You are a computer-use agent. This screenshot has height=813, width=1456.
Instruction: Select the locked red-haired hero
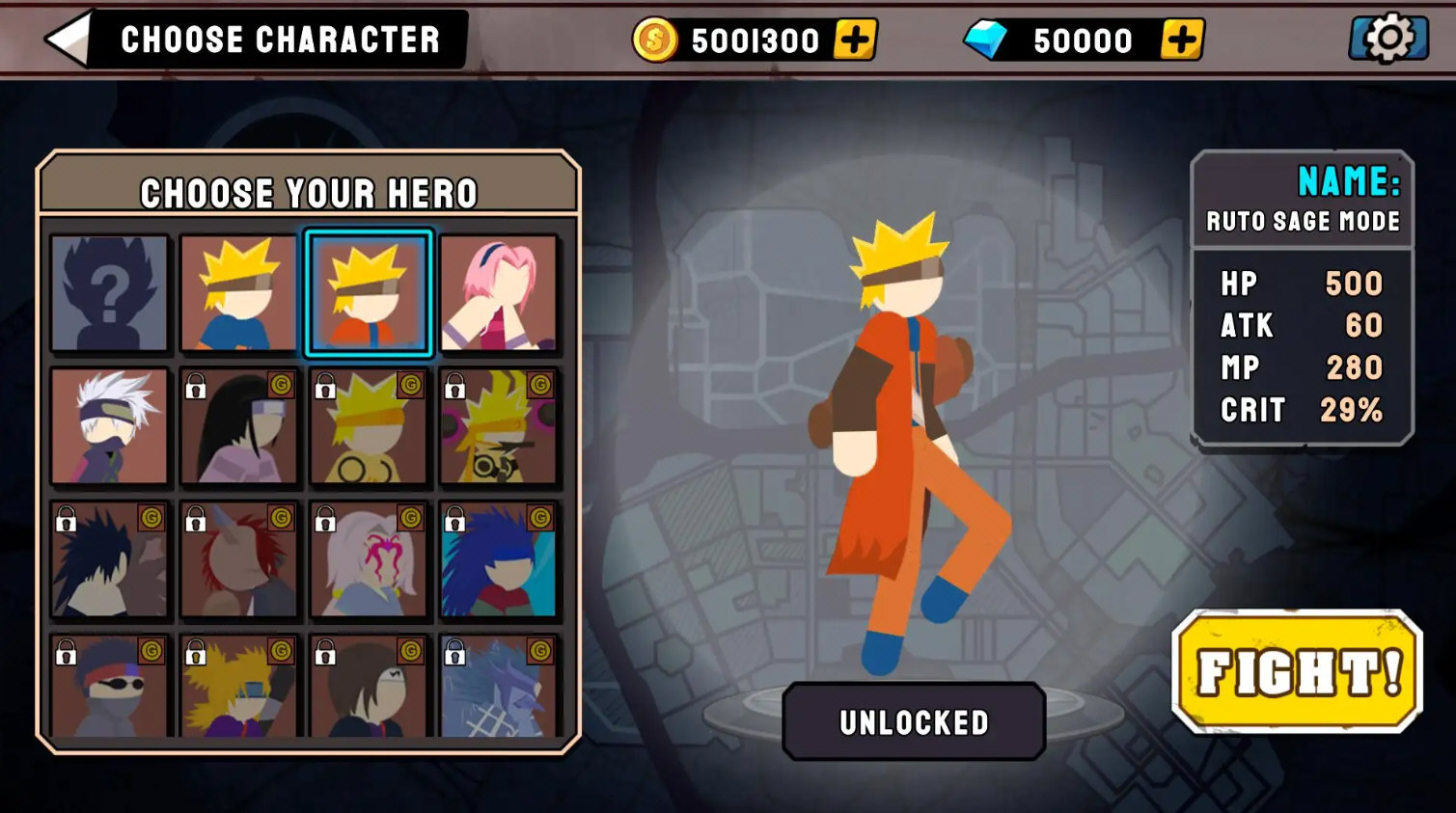[239, 559]
